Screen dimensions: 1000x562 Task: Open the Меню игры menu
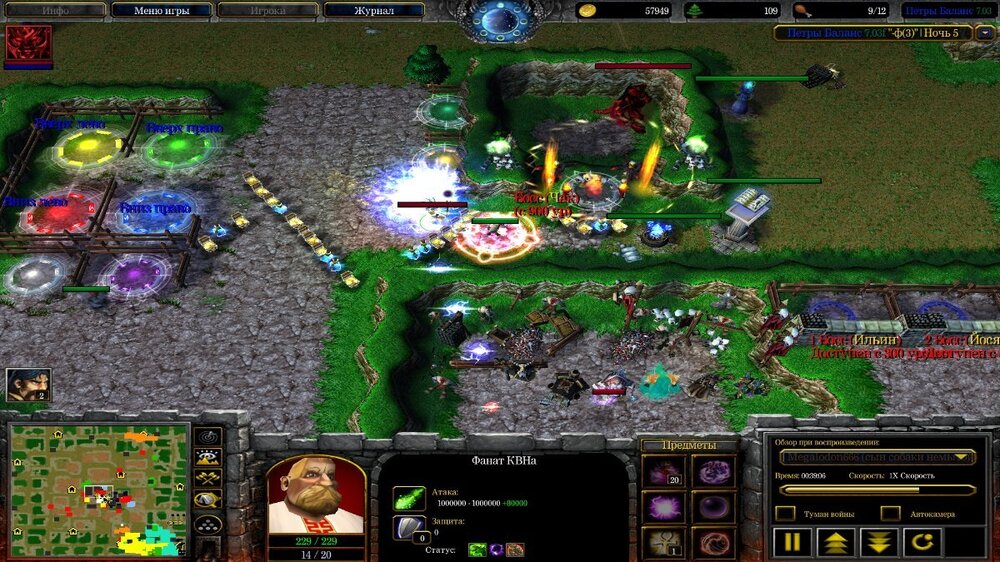pos(161,11)
